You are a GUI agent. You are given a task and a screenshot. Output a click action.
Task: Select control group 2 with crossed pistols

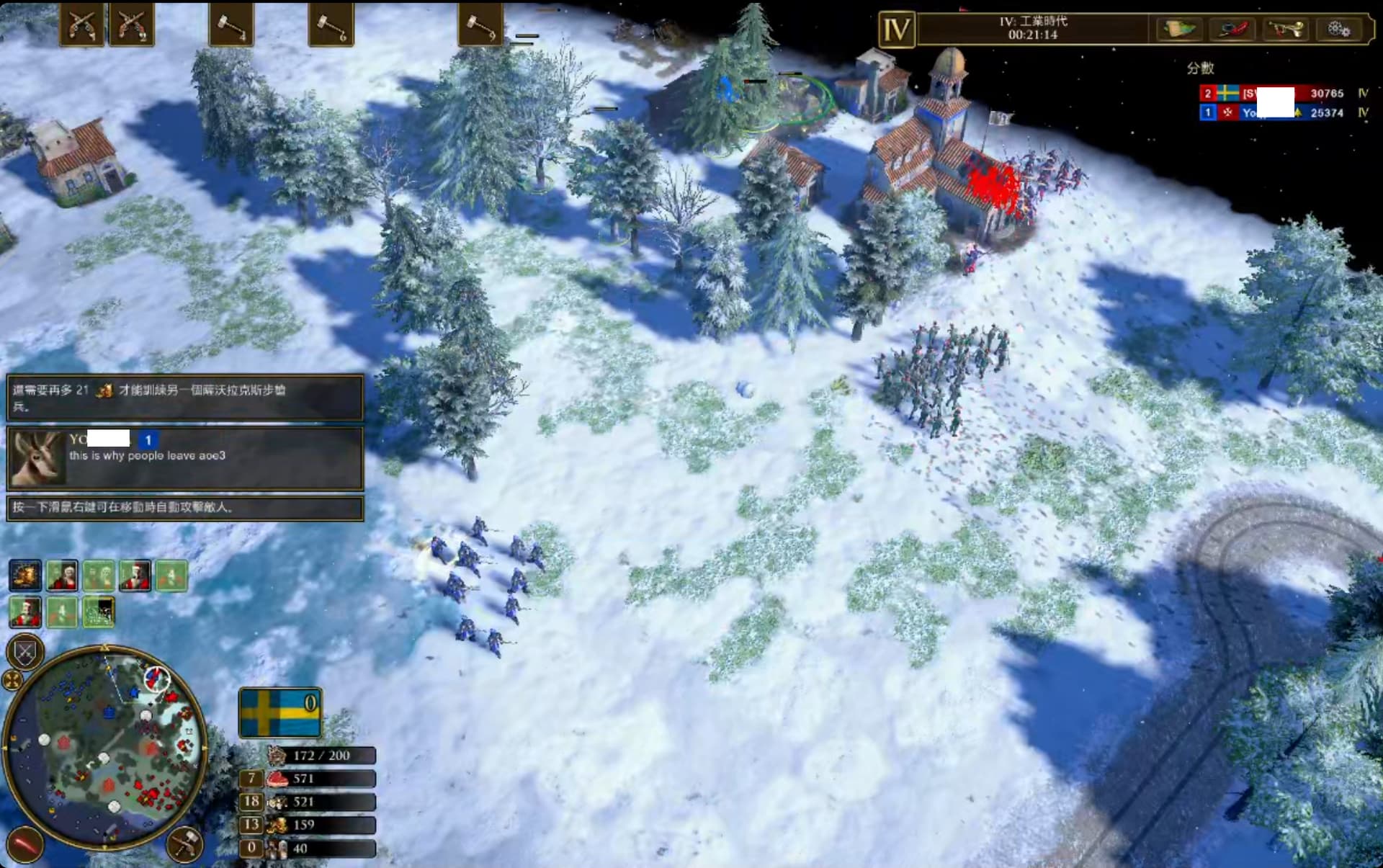coord(132,26)
